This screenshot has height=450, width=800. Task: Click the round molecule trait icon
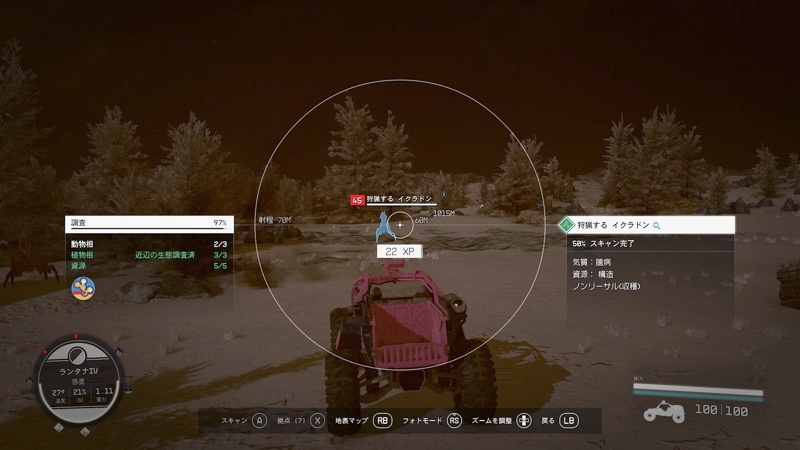tap(83, 288)
